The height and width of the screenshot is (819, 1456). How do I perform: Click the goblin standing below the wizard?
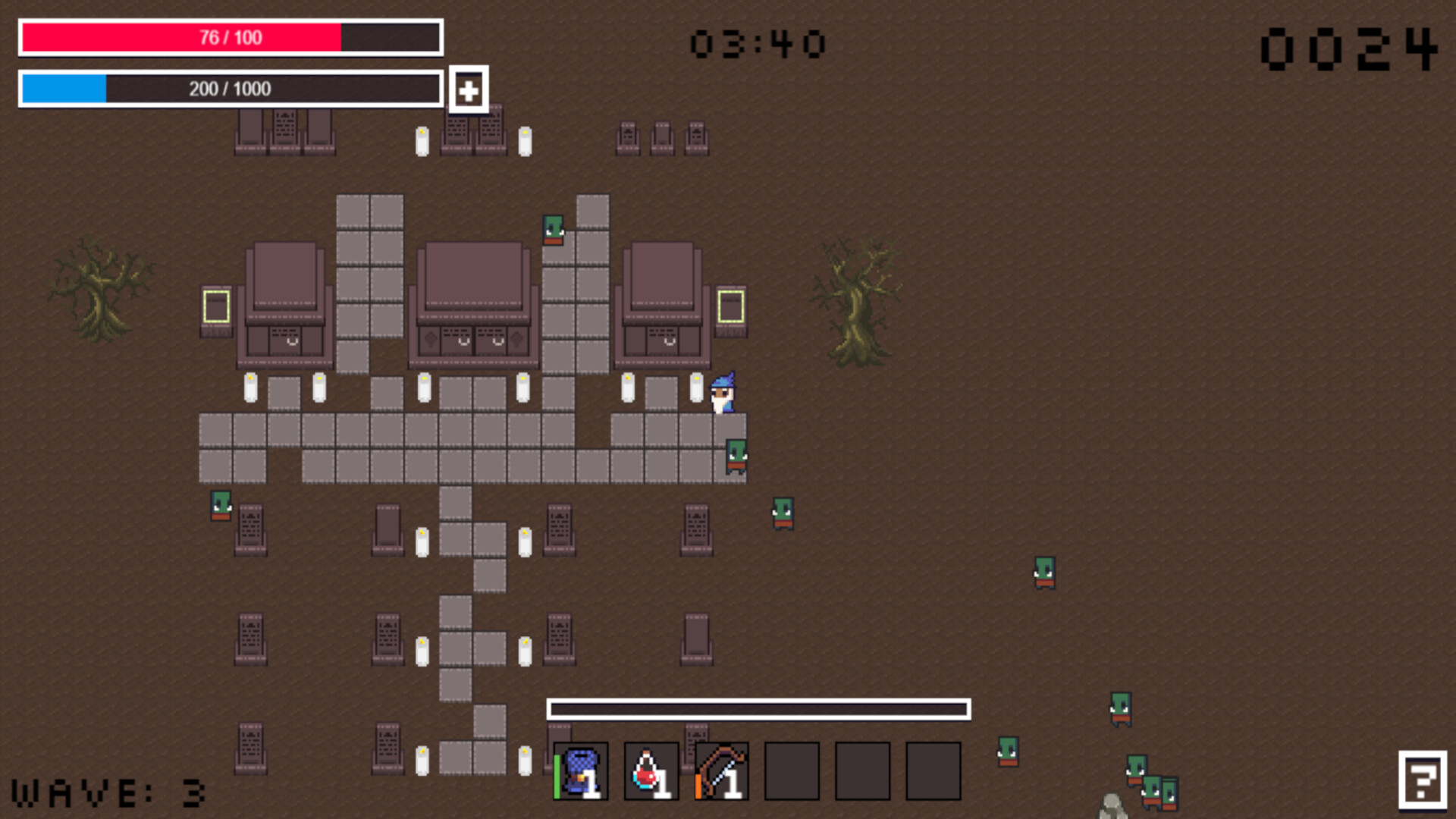(736, 455)
